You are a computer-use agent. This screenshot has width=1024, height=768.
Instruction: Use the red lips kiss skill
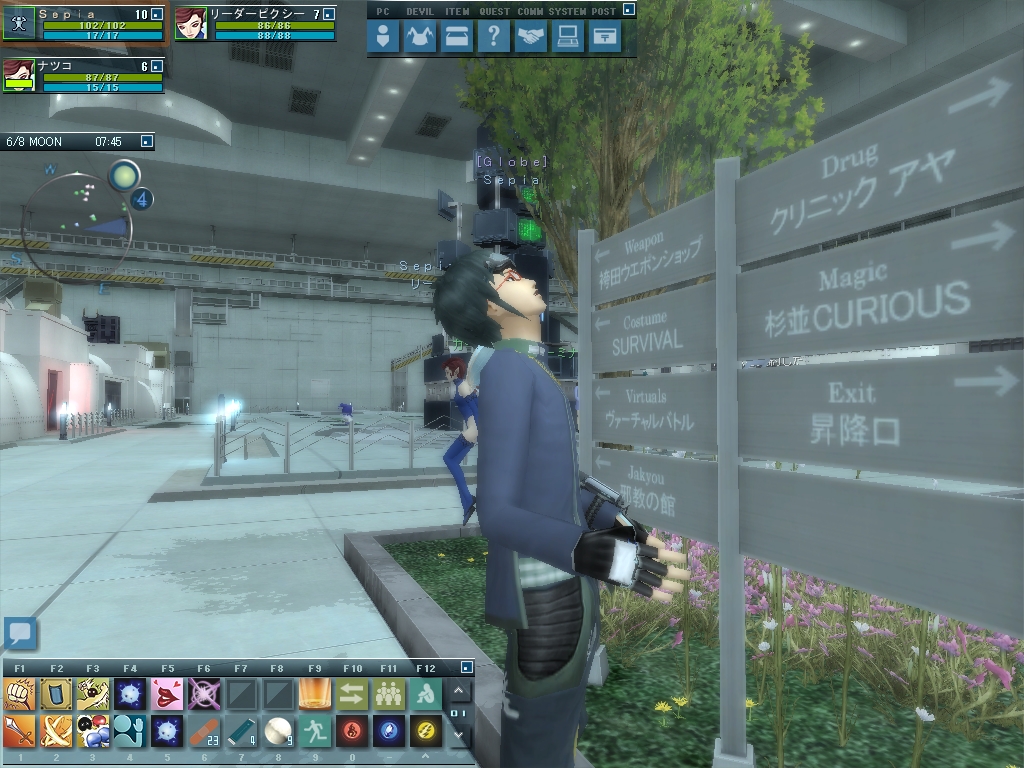(x=165, y=693)
